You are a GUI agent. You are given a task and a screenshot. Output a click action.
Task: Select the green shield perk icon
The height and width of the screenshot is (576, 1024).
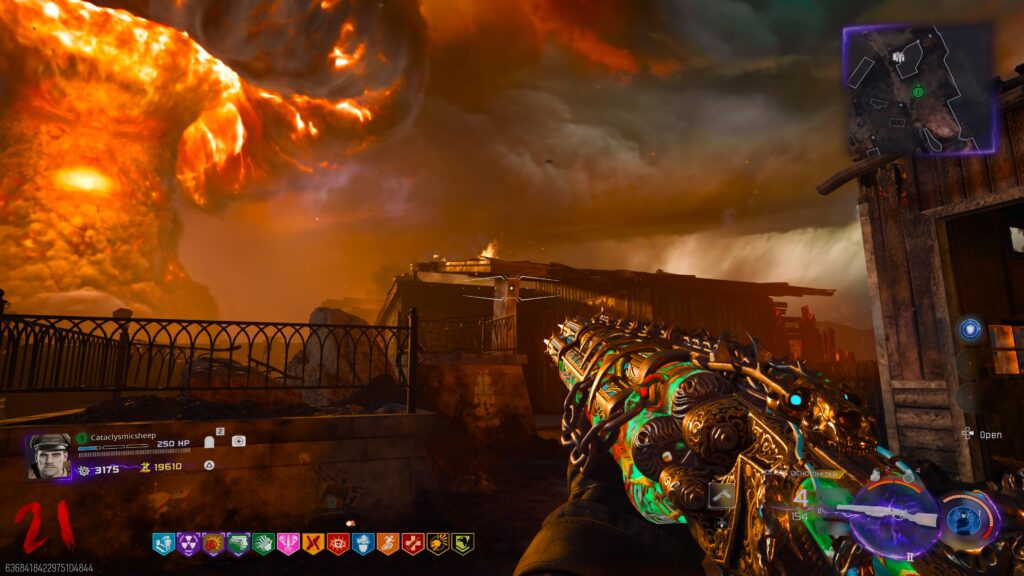coord(462,543)
